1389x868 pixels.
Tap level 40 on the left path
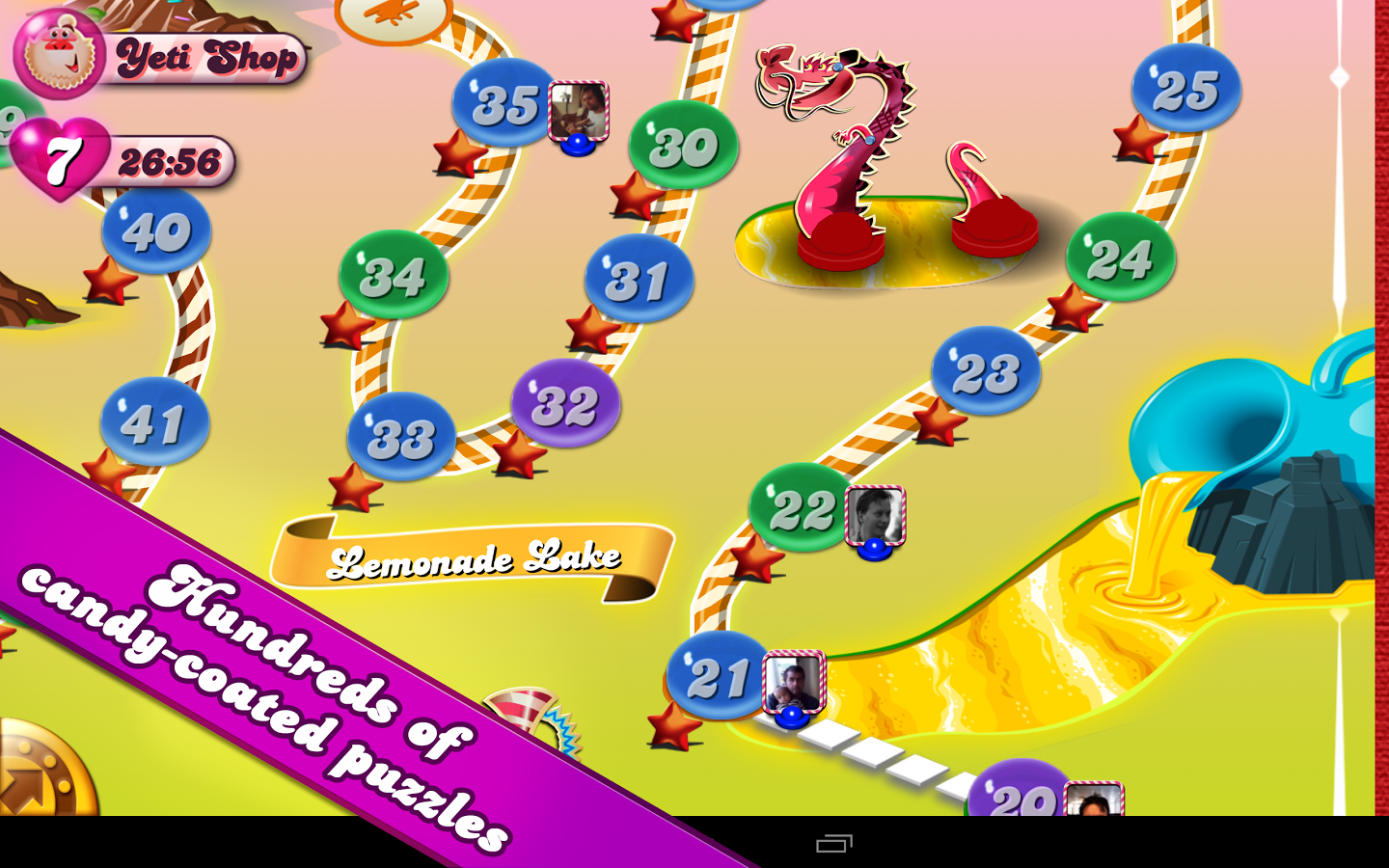[x=154, y=230]
